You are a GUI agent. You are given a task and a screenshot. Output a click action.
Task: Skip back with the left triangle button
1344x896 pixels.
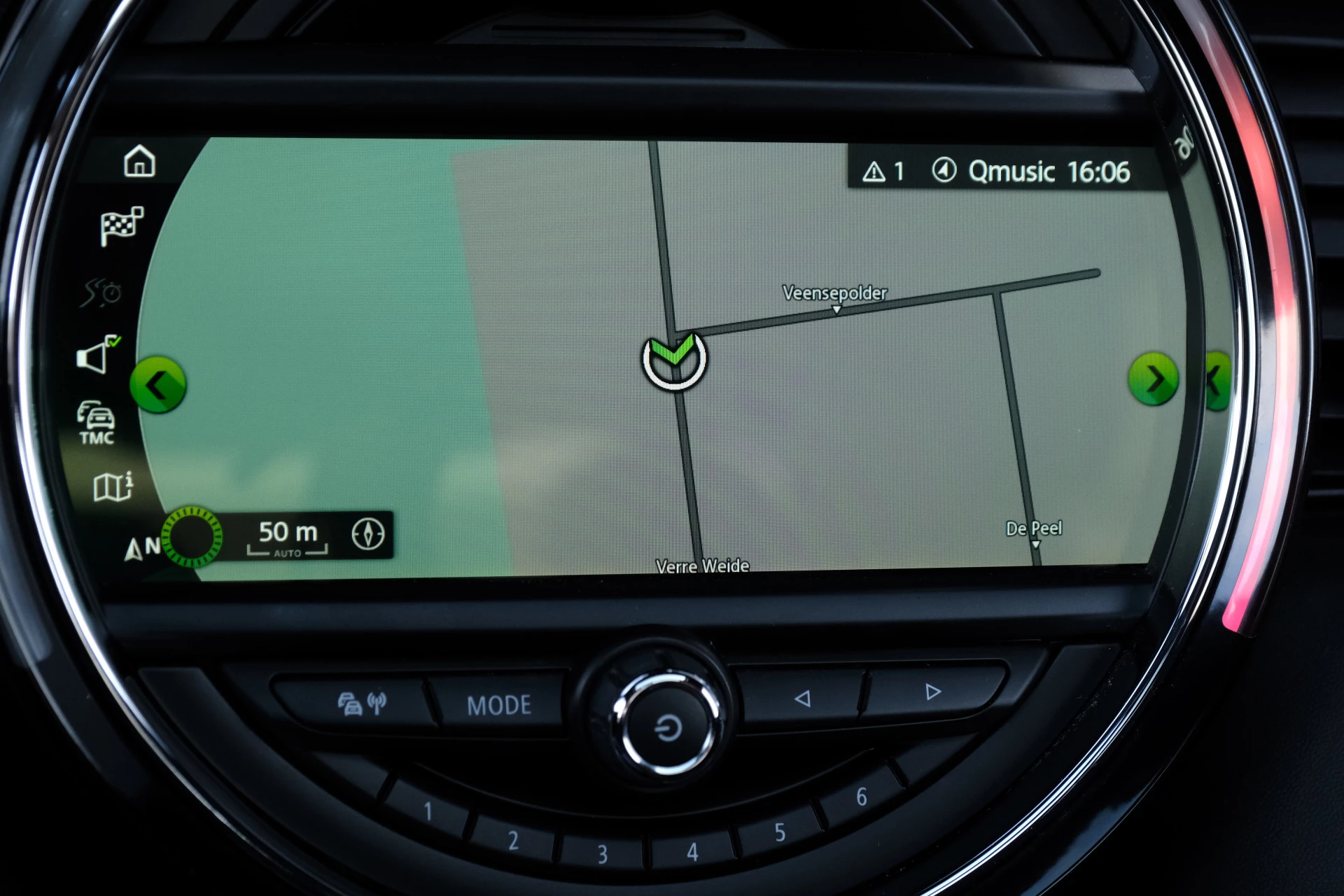pyautogui.click(x=802, y=698)
